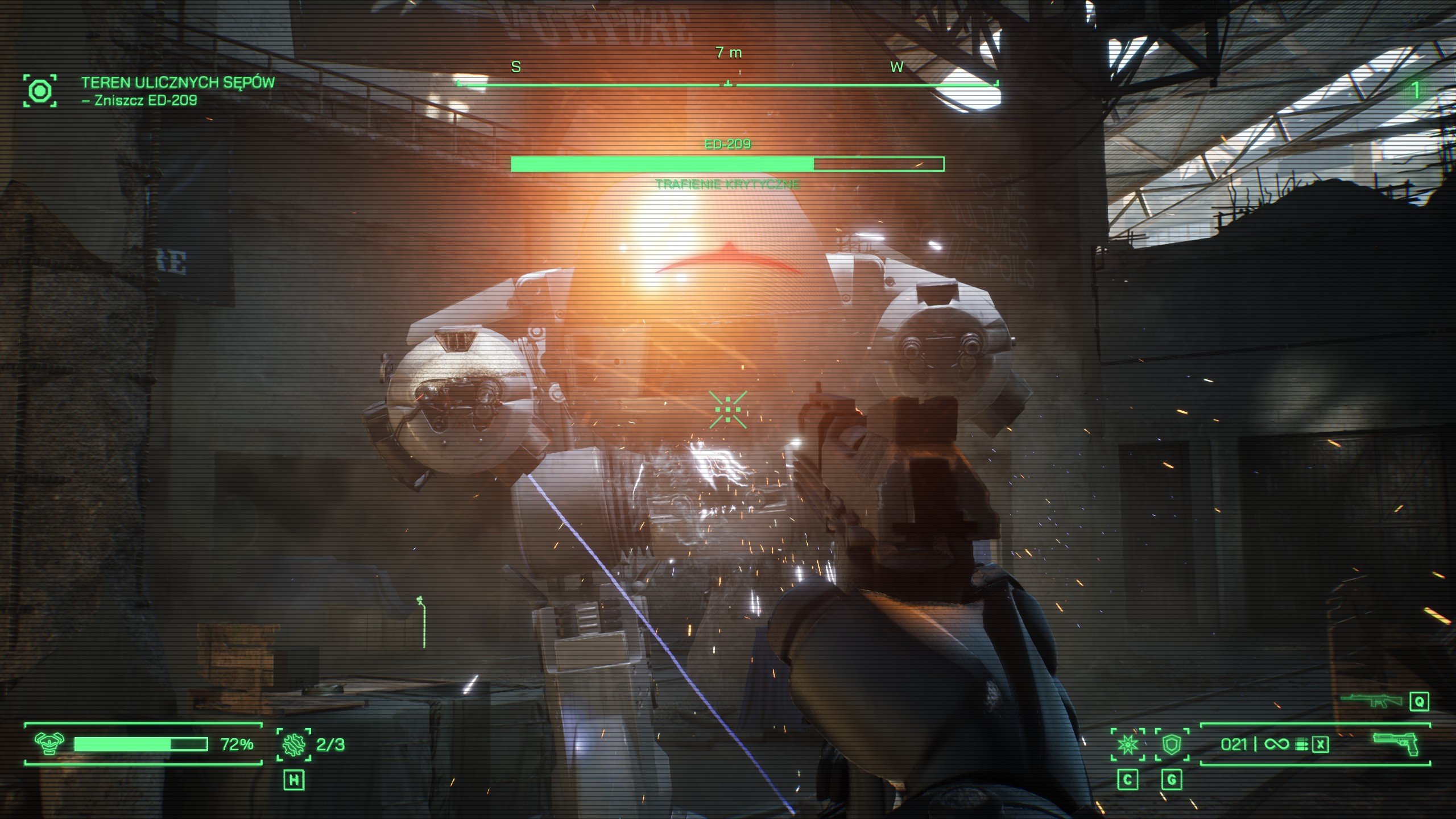Select the objective tracker target icon
The width and height of the screenshot is (1456, 819).
(40, 90)
